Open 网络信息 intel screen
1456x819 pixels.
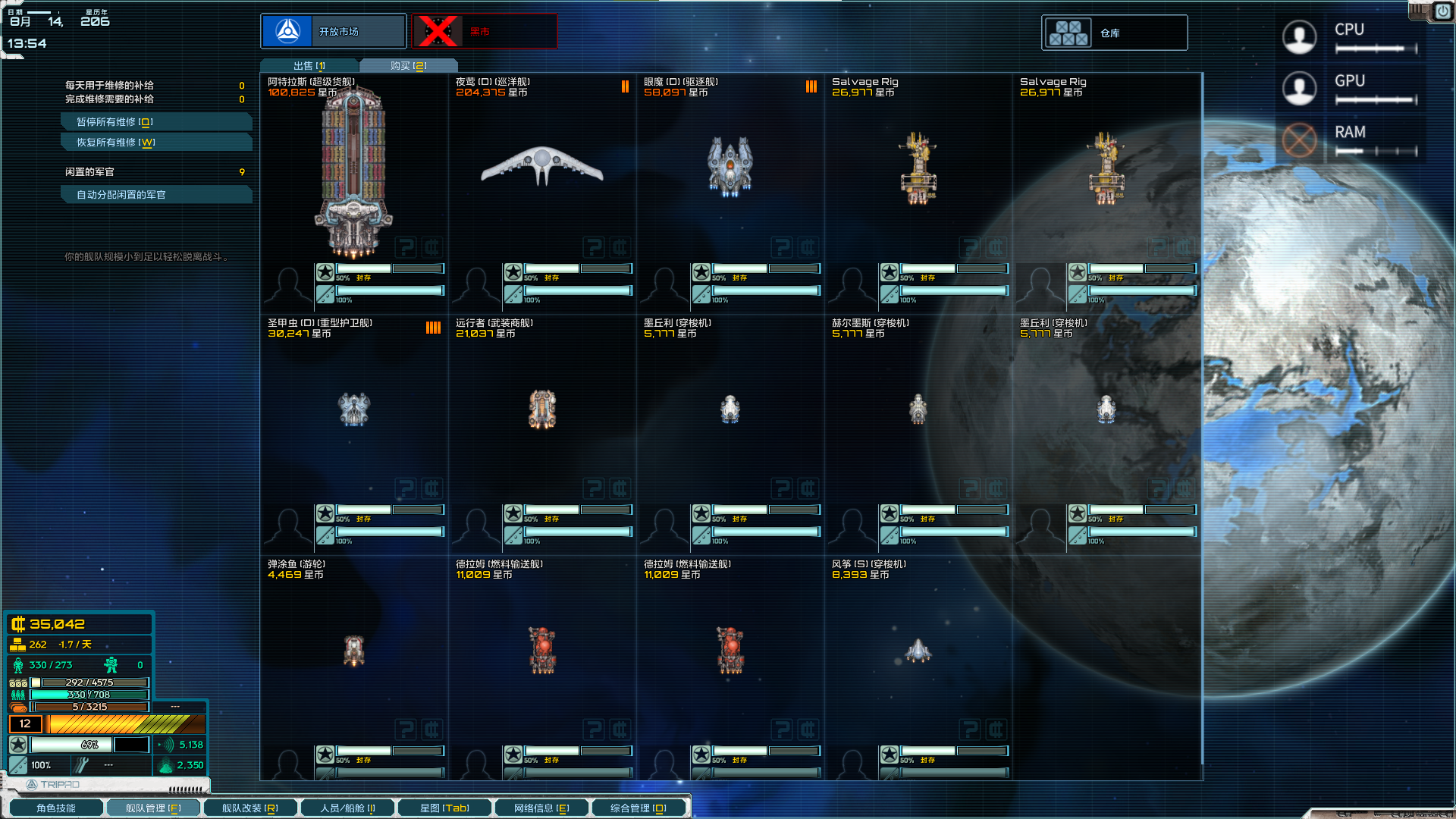click(541, 808)
